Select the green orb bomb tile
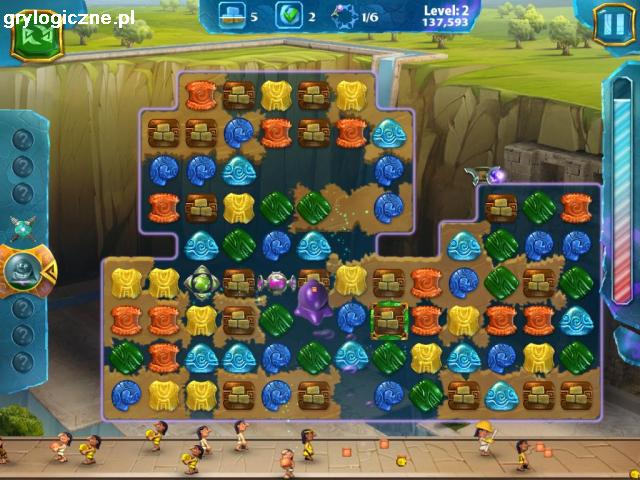This screenshot has height=480, width=640. (x=200, y=283)
